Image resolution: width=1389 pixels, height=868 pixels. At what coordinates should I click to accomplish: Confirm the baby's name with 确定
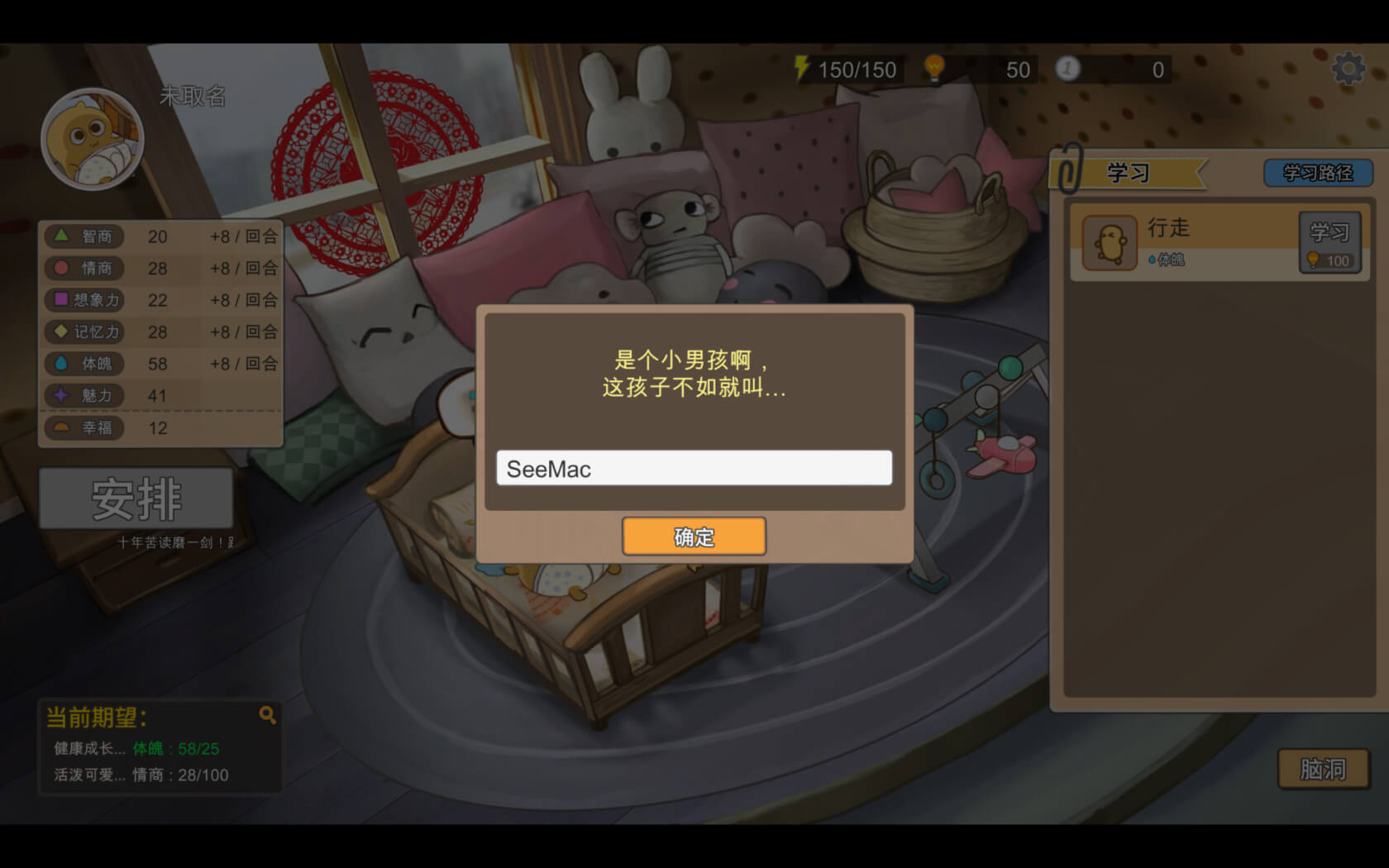694,537
